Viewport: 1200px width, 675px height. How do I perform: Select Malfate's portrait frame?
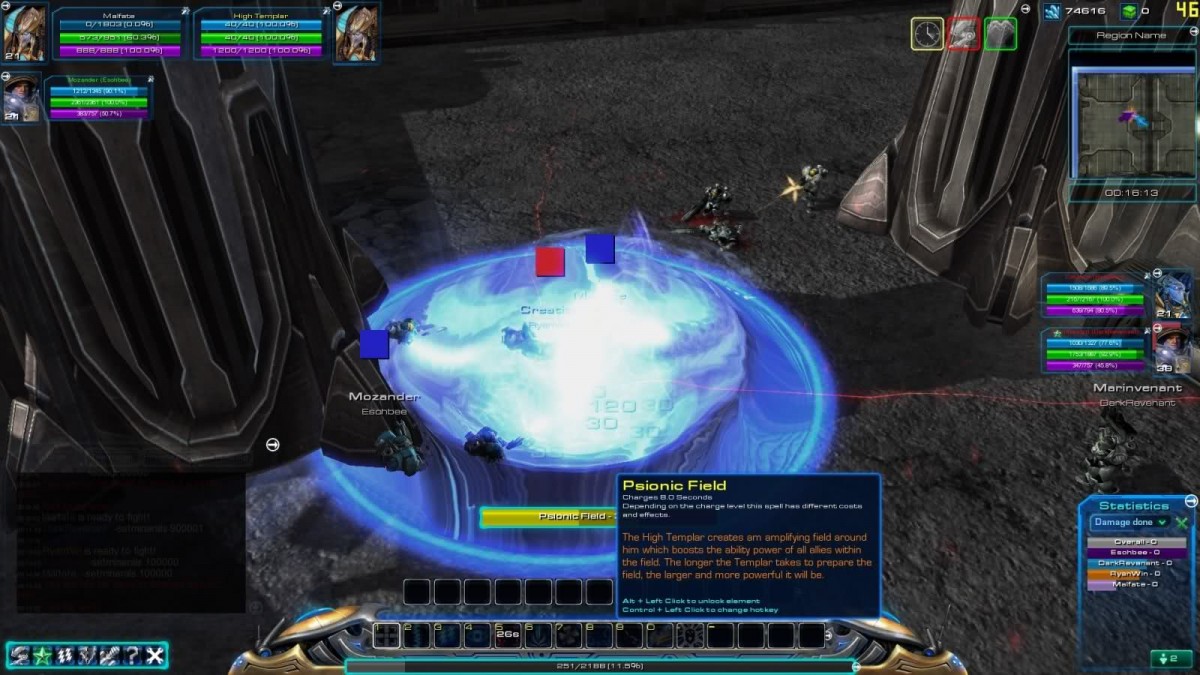pos(24,34)
